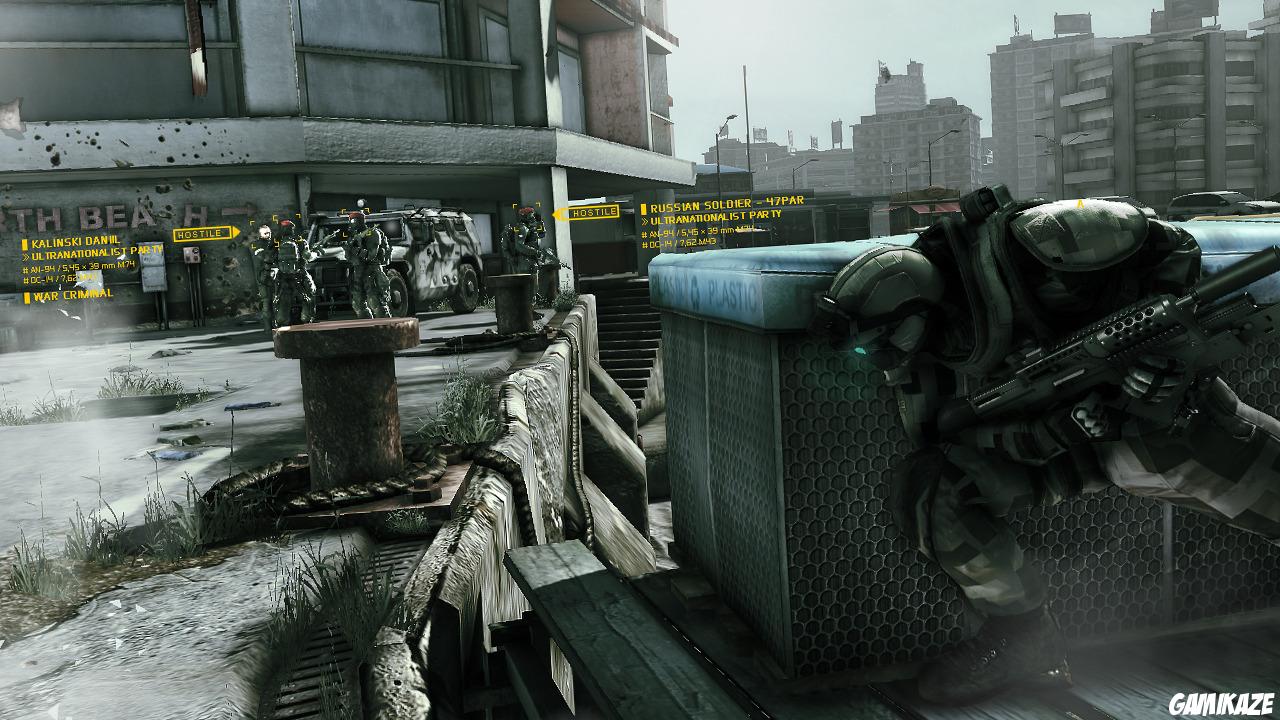Switch to the KALINSKI DANIIL dossier label
The height and width of the screenshot is (720, 1280).
click(75, 240)
